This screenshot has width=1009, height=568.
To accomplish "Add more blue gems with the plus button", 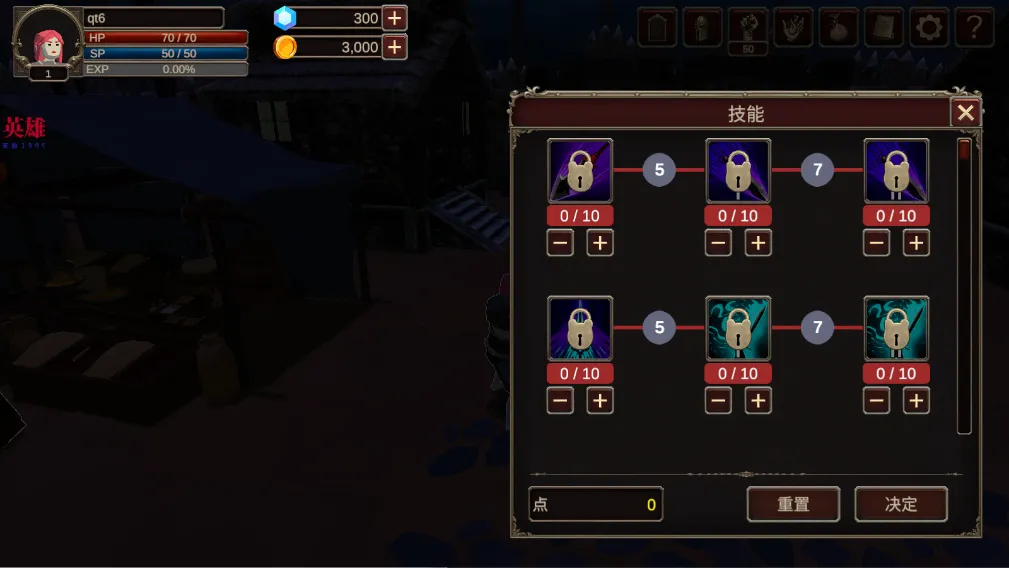I will pos(395,18).
